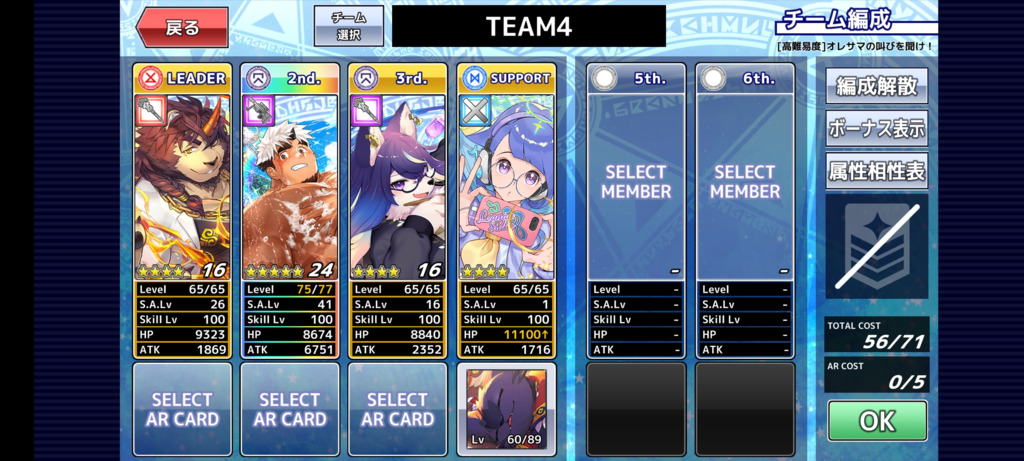Image resolution: width=1024 pixels, height=461 pixels.
Task: Select AR card for the leader
Action: 182,409
